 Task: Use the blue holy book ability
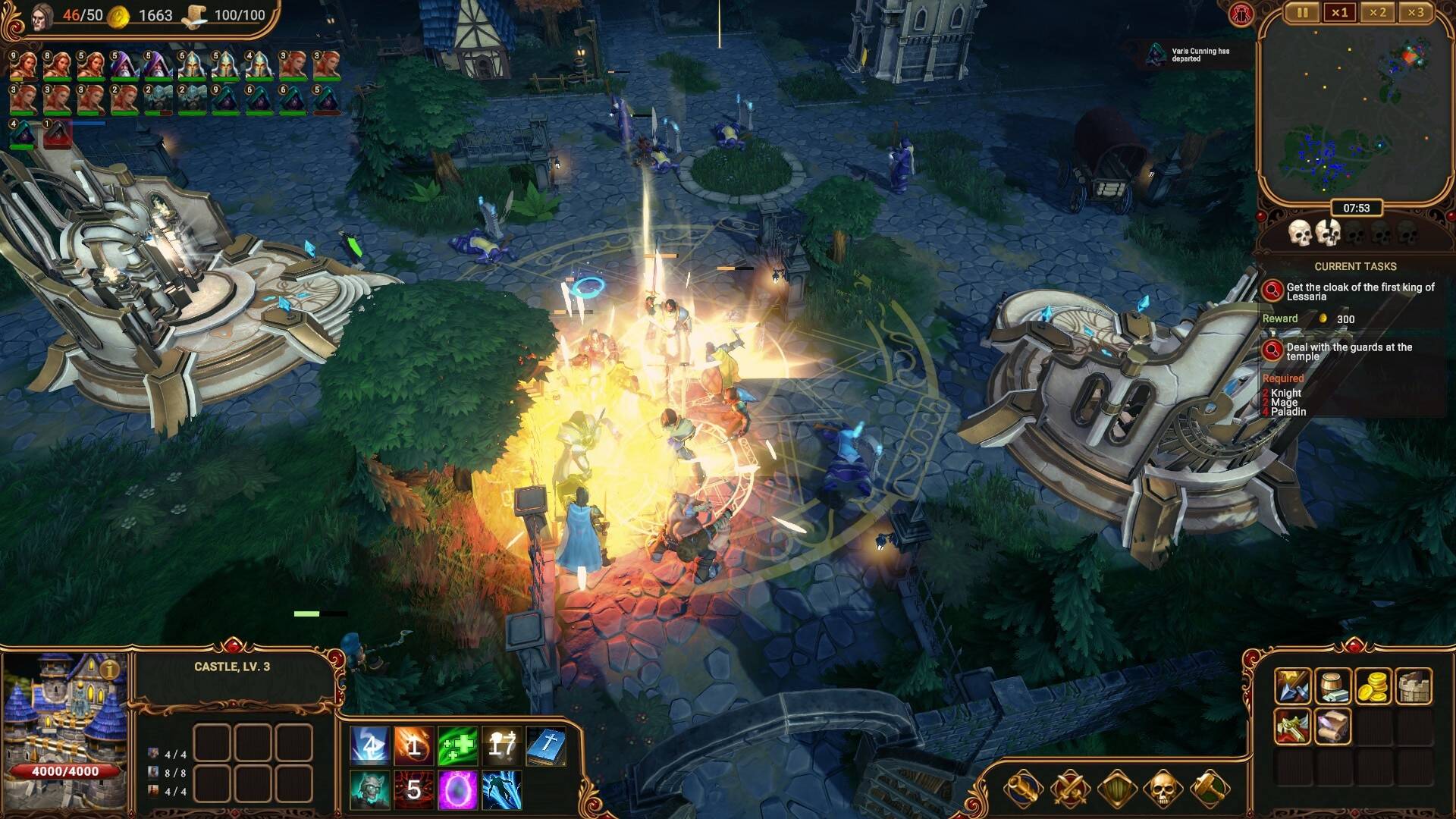pyautogui.click(x=545, y=746)
